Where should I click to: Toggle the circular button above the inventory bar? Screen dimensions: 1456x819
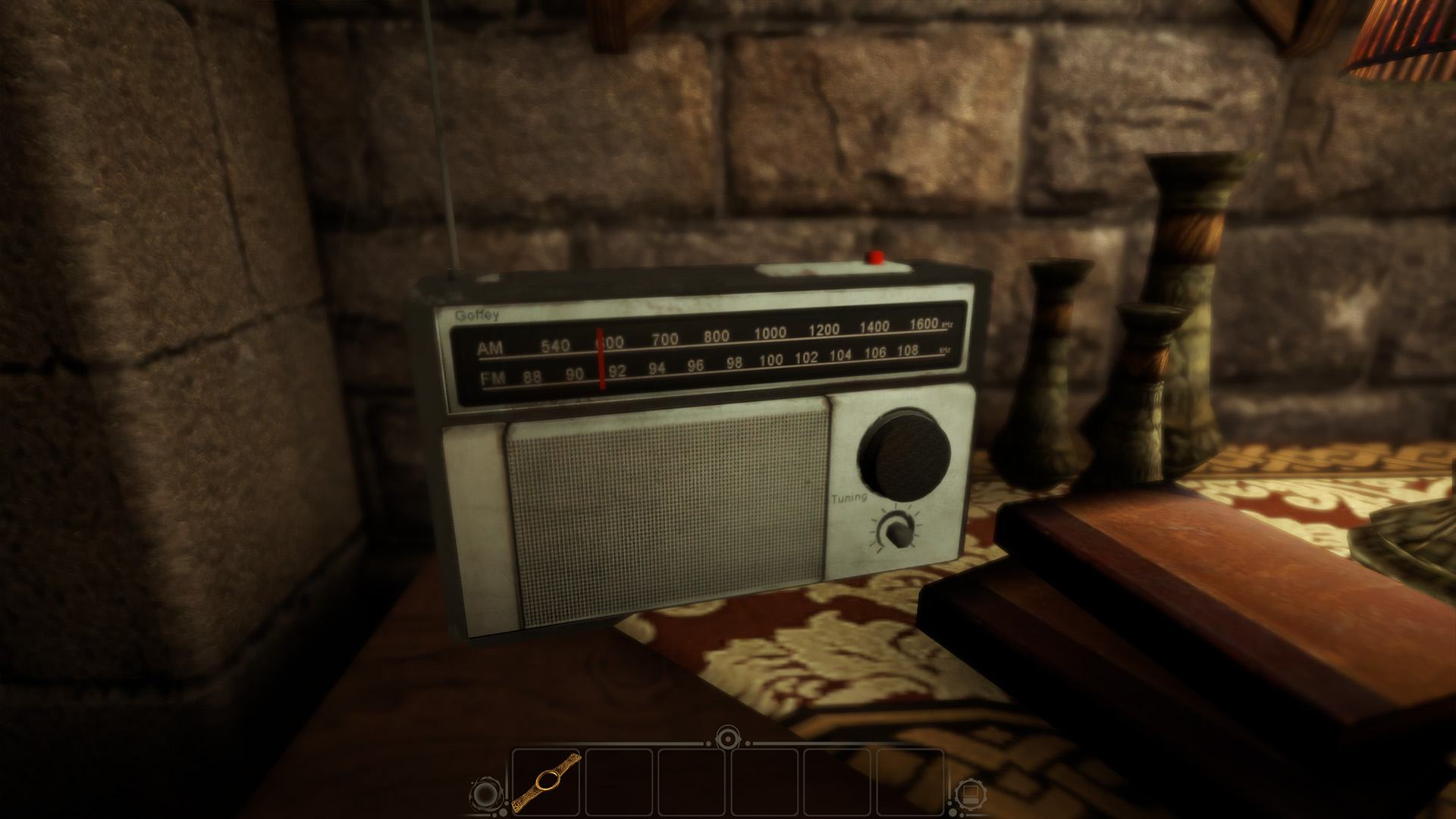click(x=728, y=736)
